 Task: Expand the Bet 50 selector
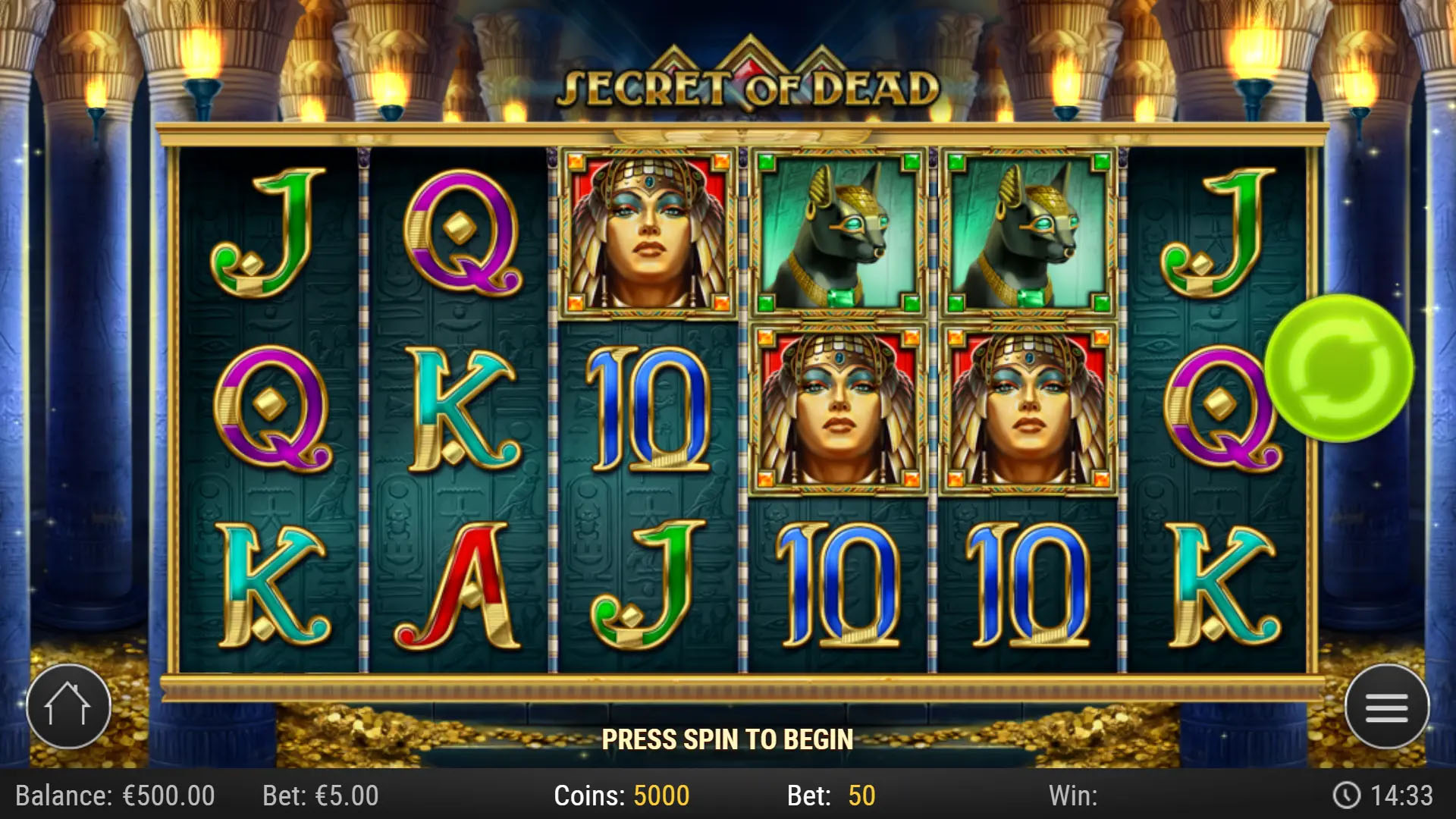[x=829, y=796]
